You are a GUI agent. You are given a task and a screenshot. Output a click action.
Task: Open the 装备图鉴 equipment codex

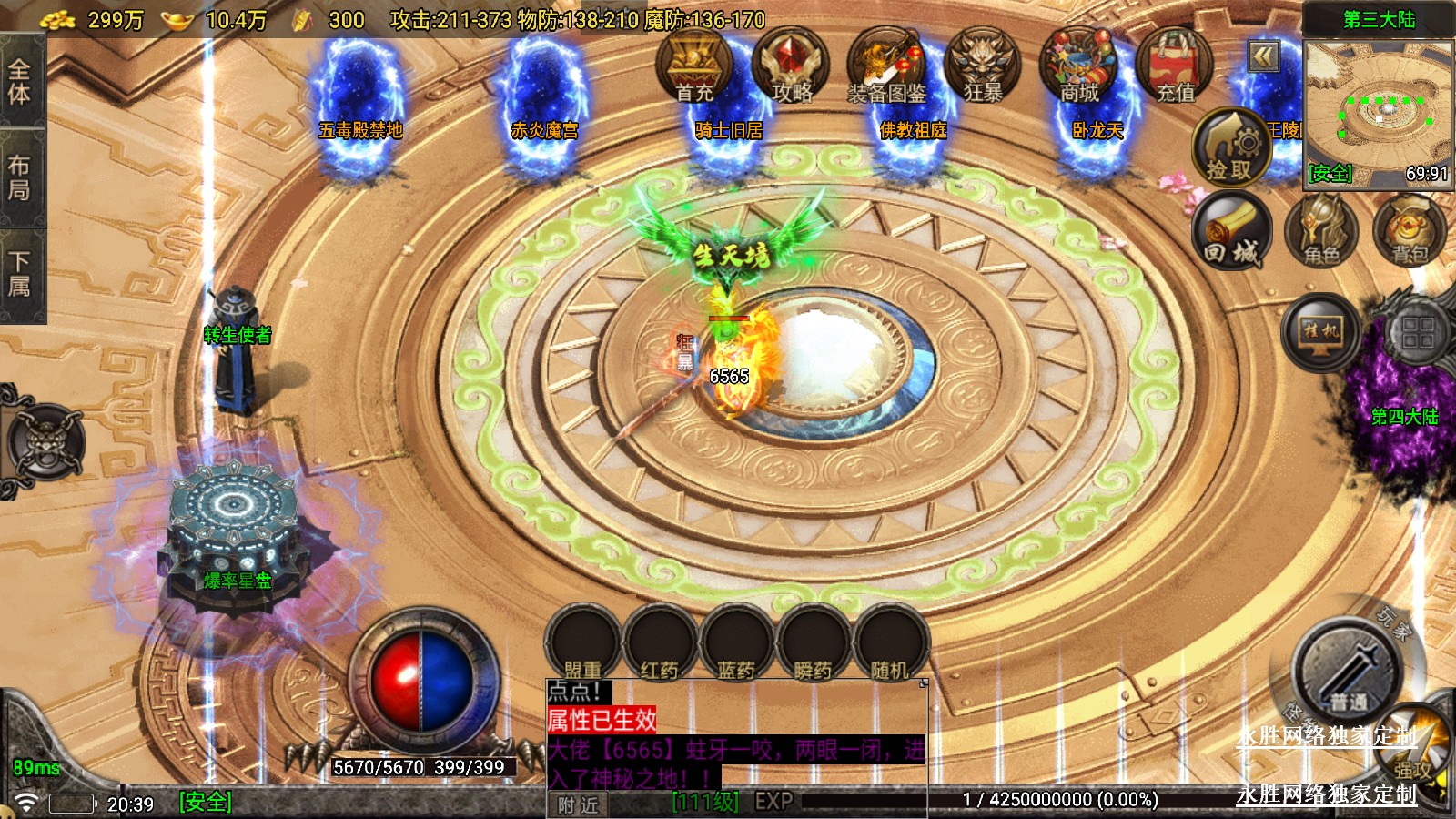click(886, 66)
